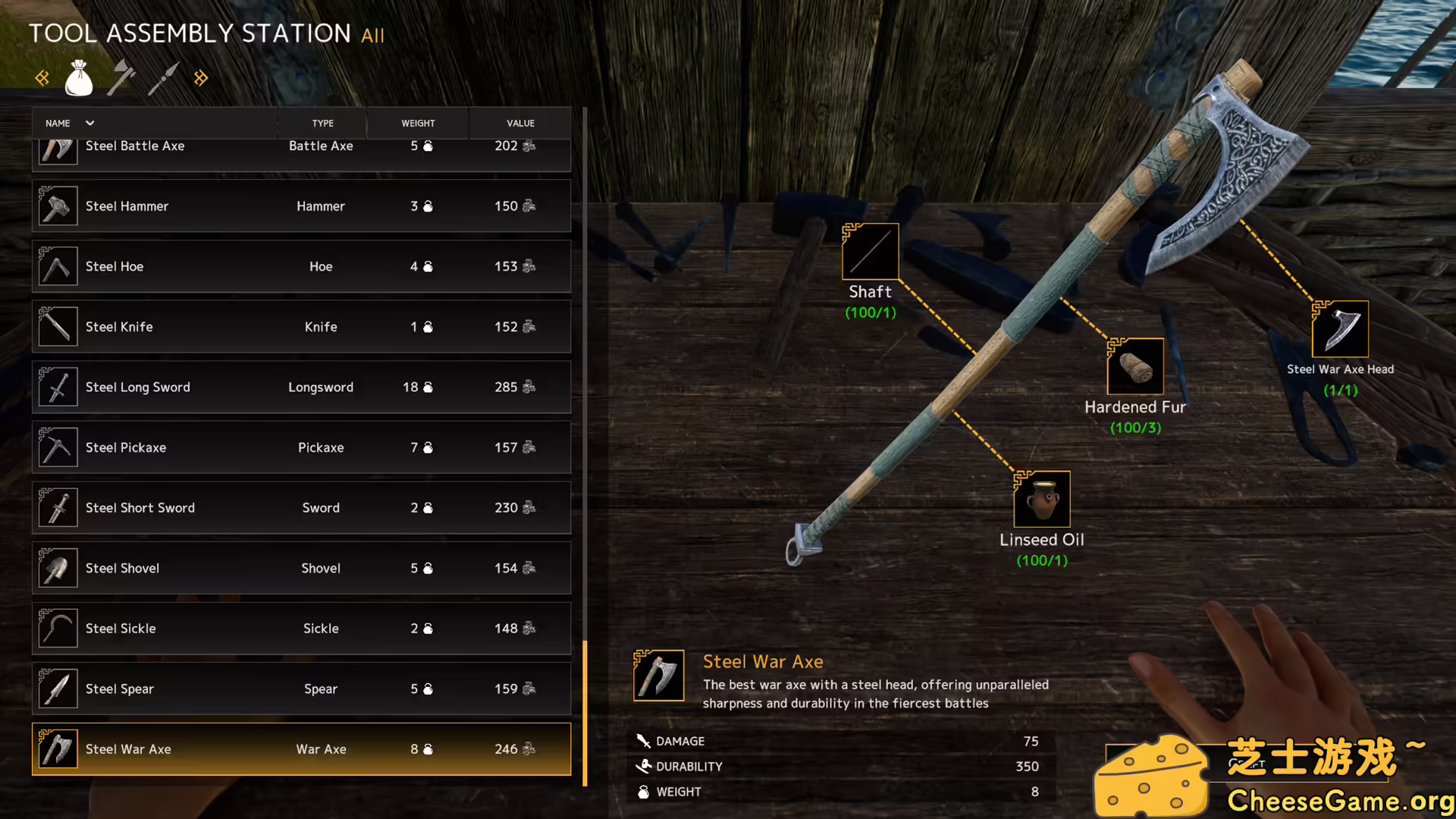Select the Steel Hammer recipe row

[x=301, y=206]
